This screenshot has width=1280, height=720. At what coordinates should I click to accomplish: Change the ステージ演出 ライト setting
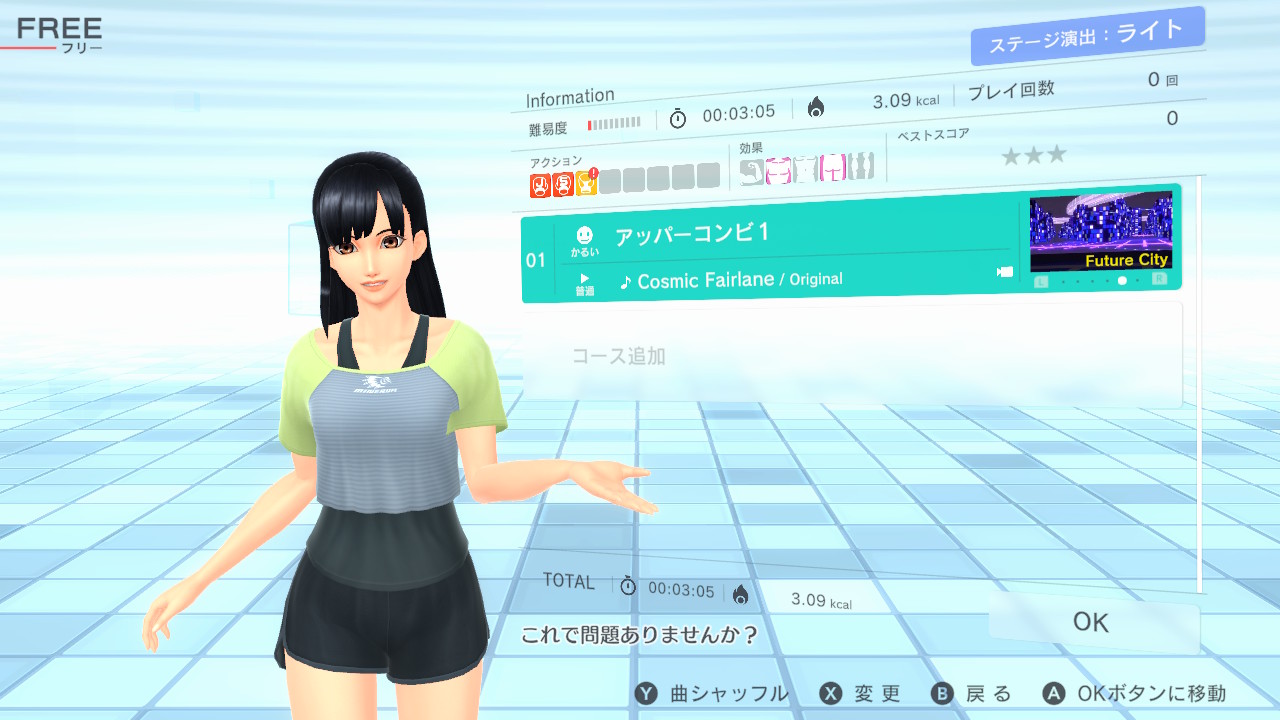pyautogui.click(x=1086, y=36)
